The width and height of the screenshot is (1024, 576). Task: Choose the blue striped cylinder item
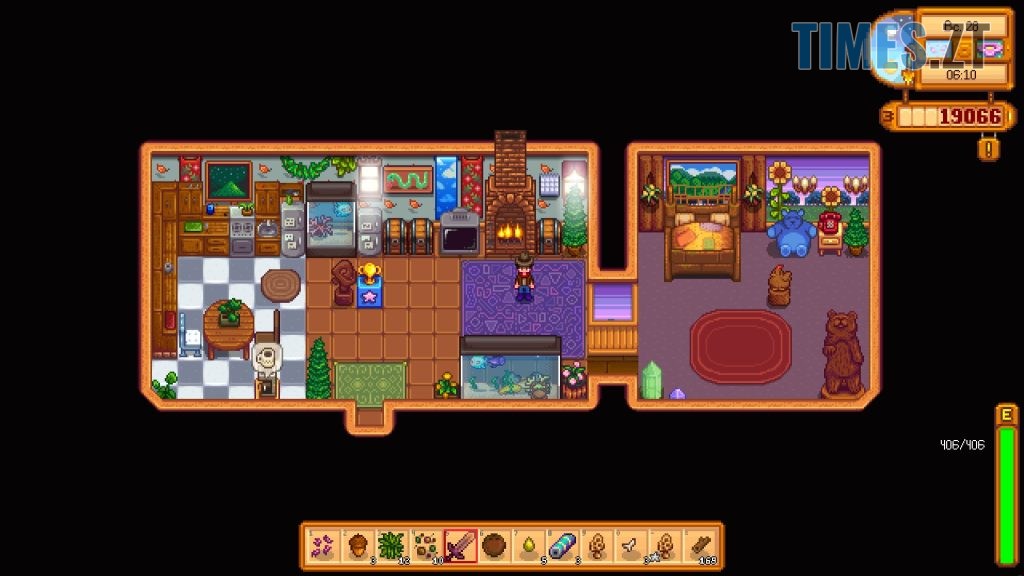tap(562, 546)
